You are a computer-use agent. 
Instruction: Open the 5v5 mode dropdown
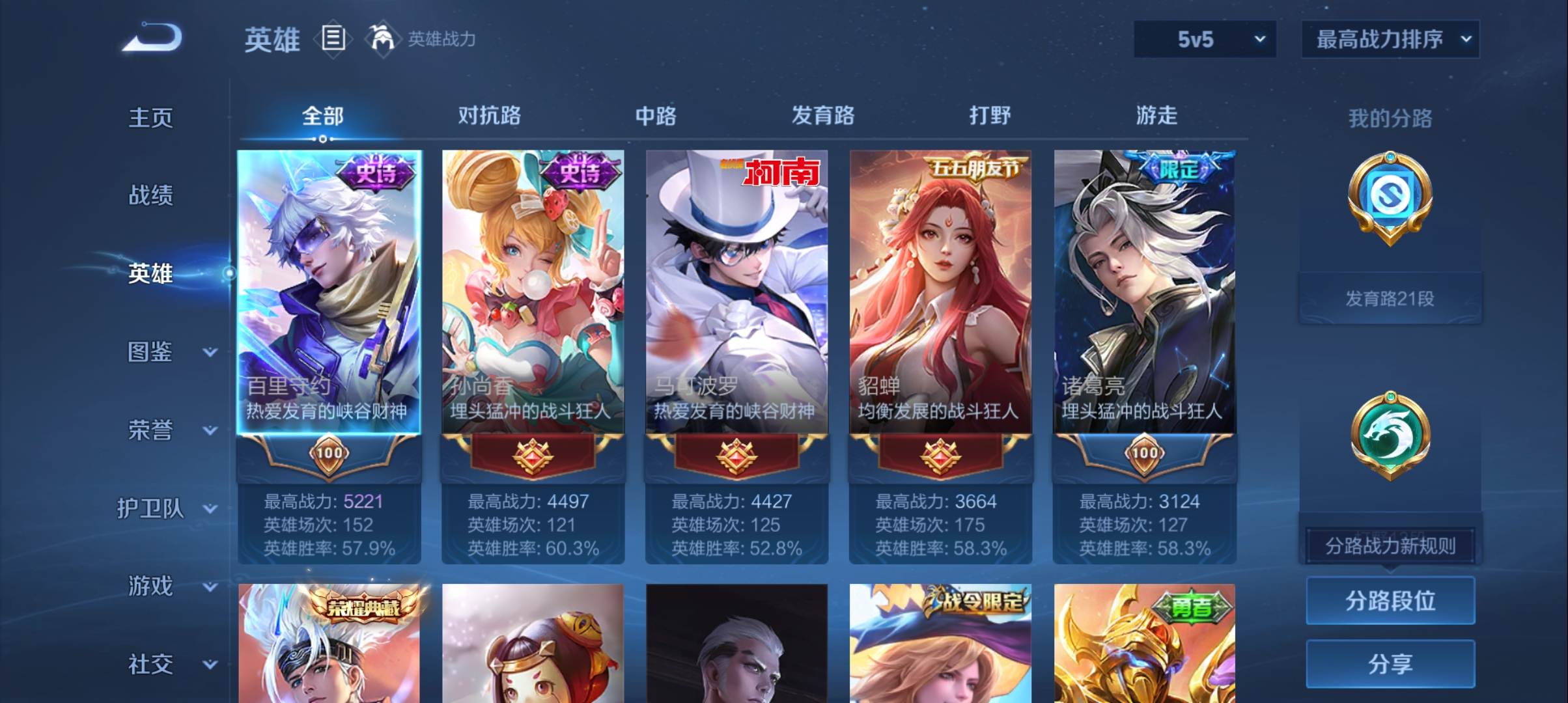(1203, 39)
